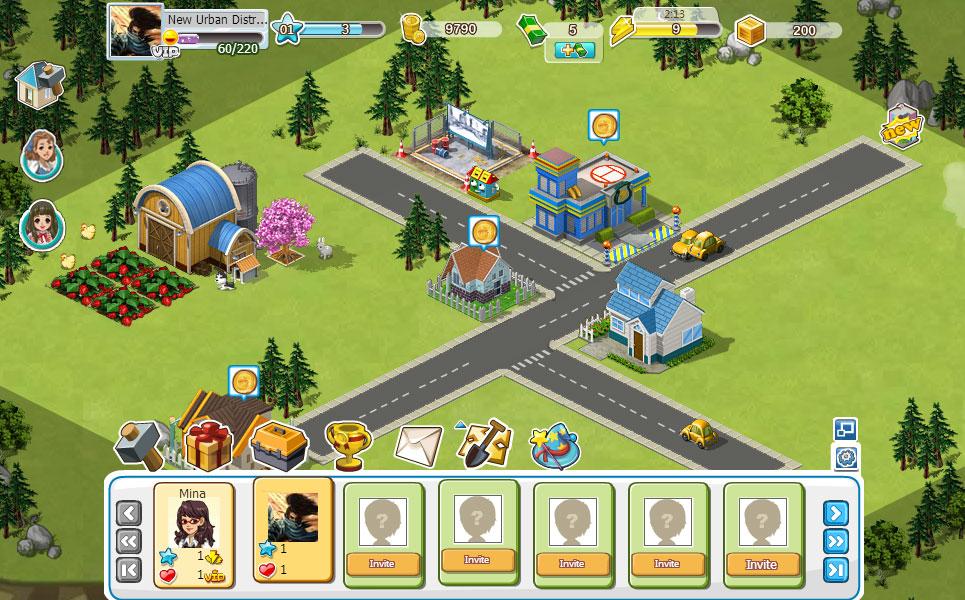Jump to last friends page arrow

coord(835,570)
